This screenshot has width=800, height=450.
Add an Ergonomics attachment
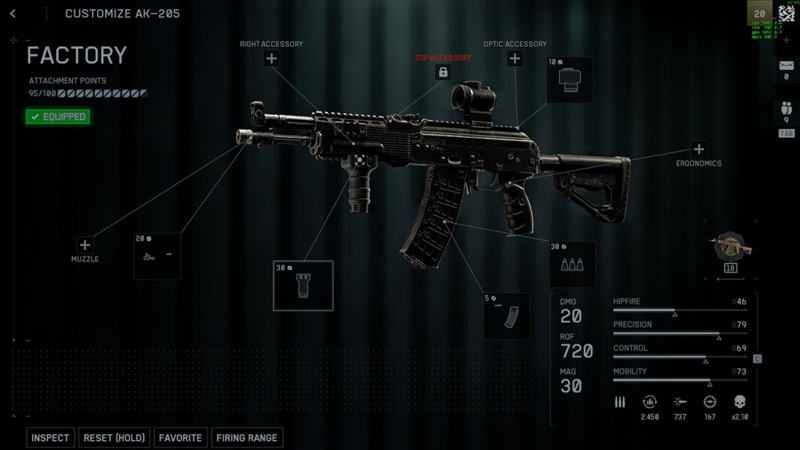point(699,149)
